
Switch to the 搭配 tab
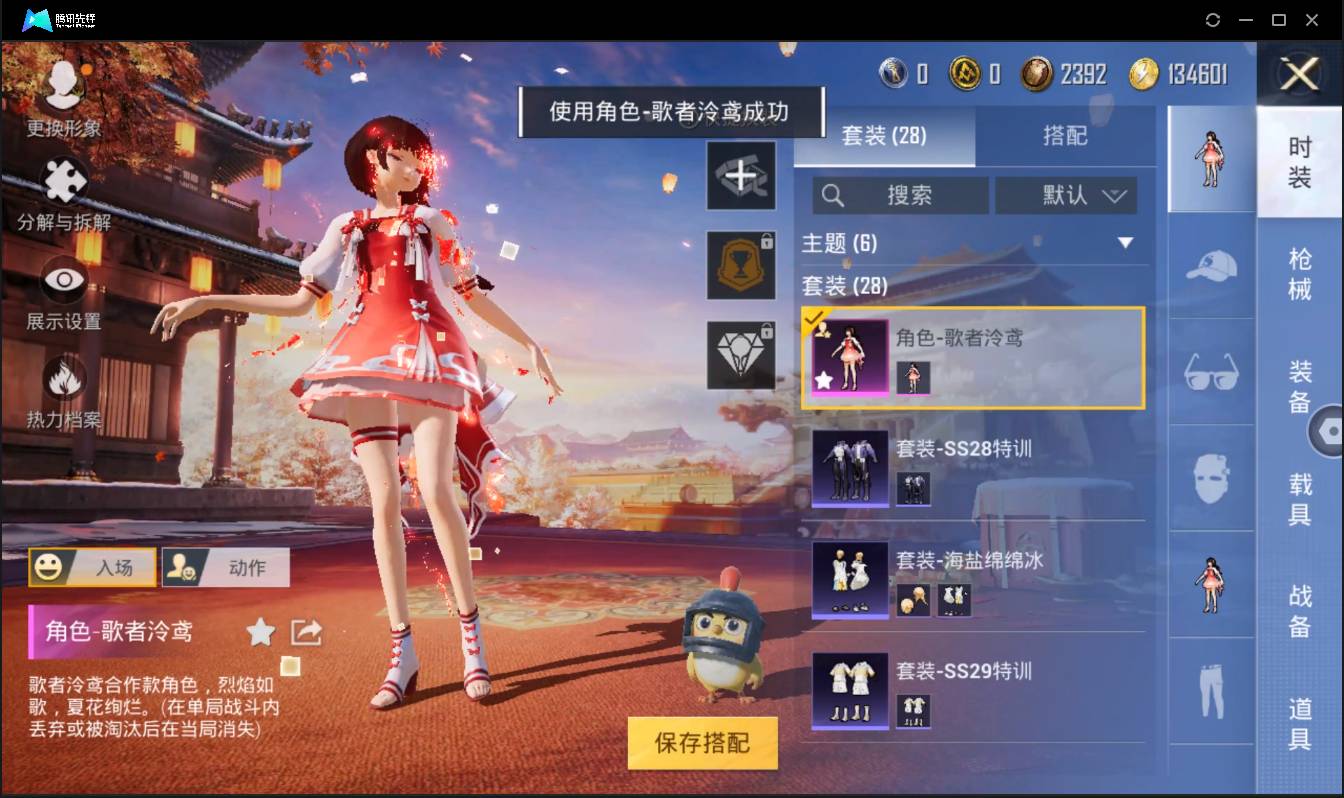click(x=1067, y=137)
